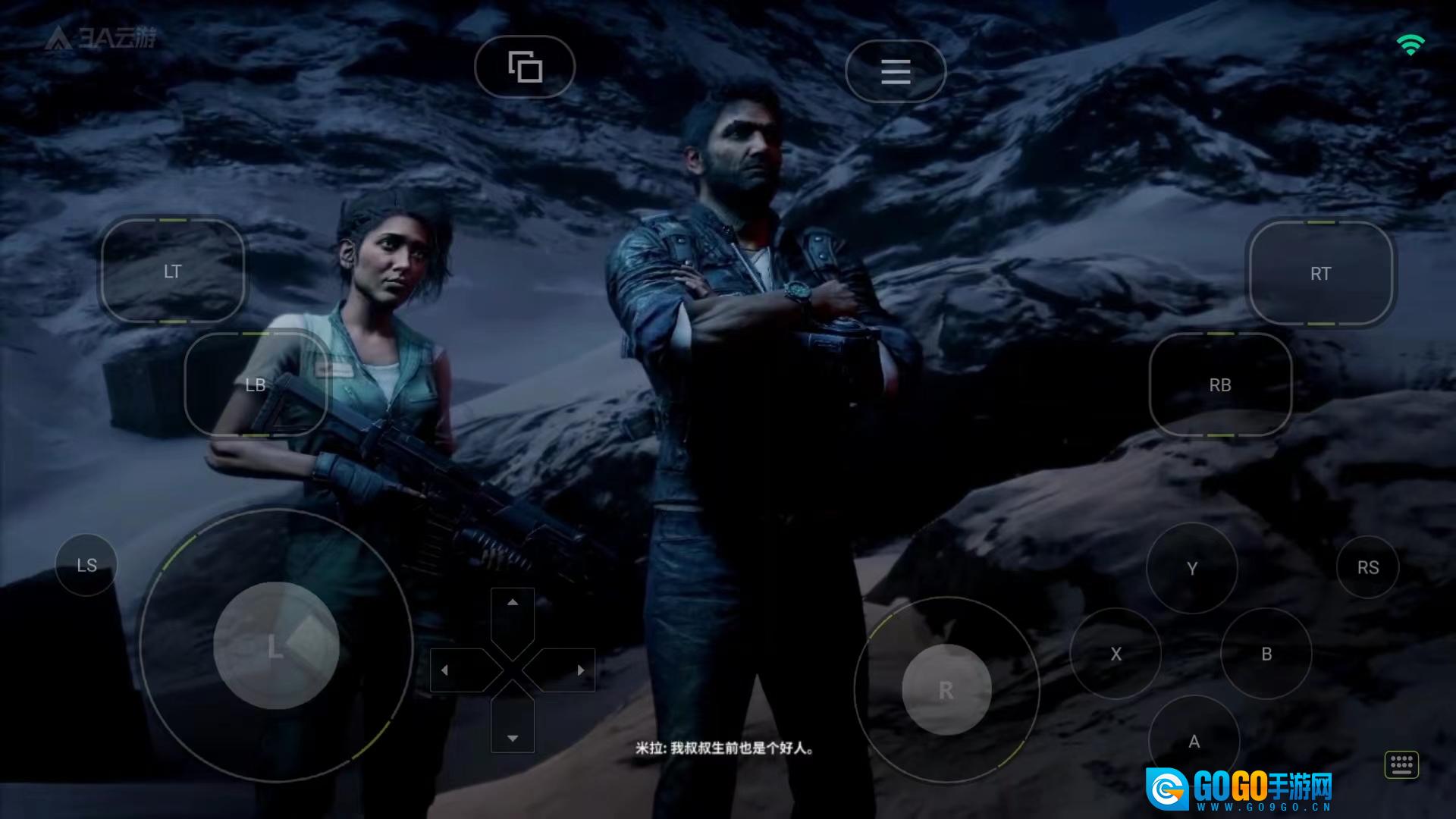Tap the B face button
The height and width of the screenshot is (819, 1456).
click(1266, 654)
